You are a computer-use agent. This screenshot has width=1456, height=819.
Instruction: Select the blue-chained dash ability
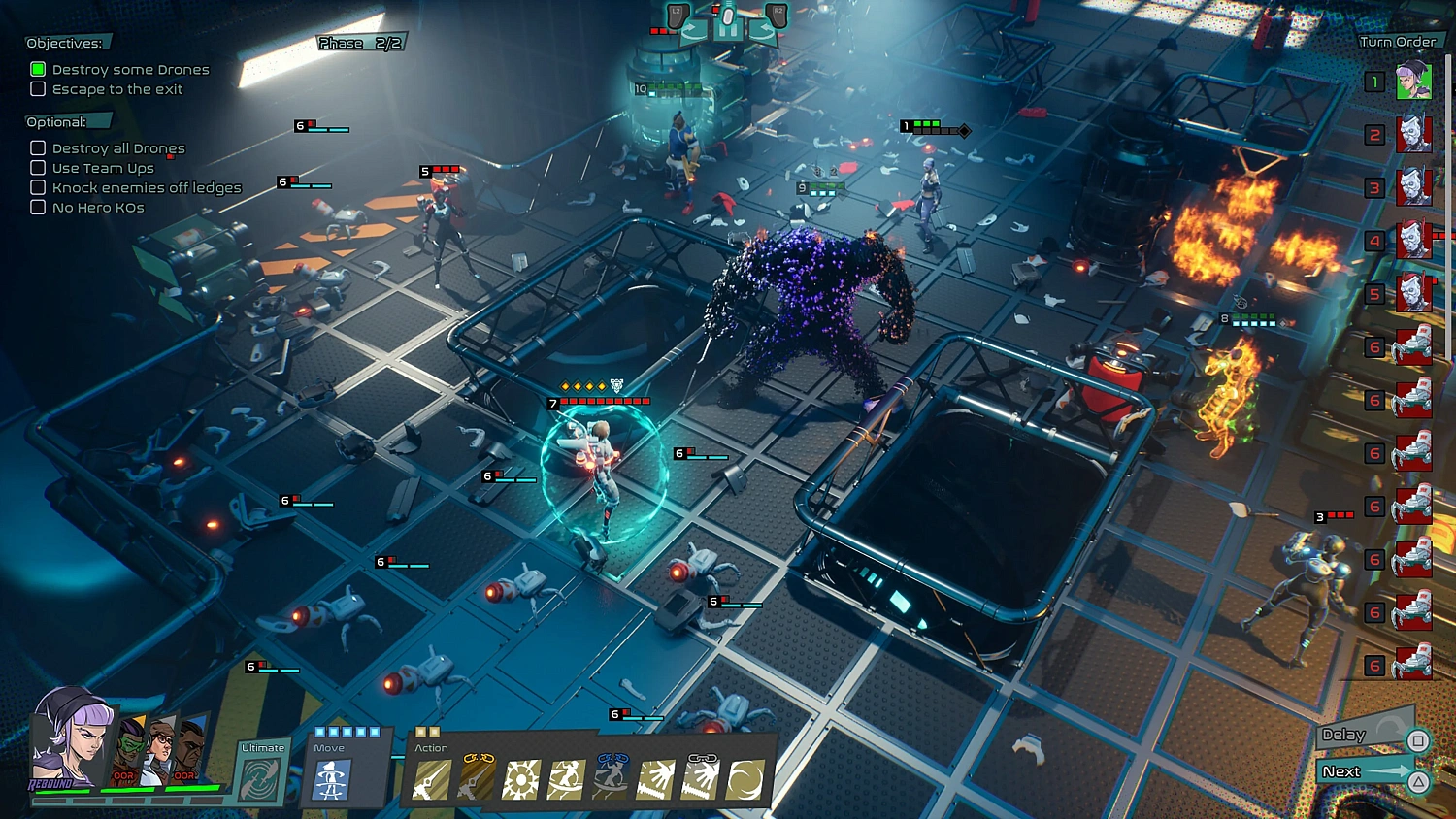coord(611,779)
